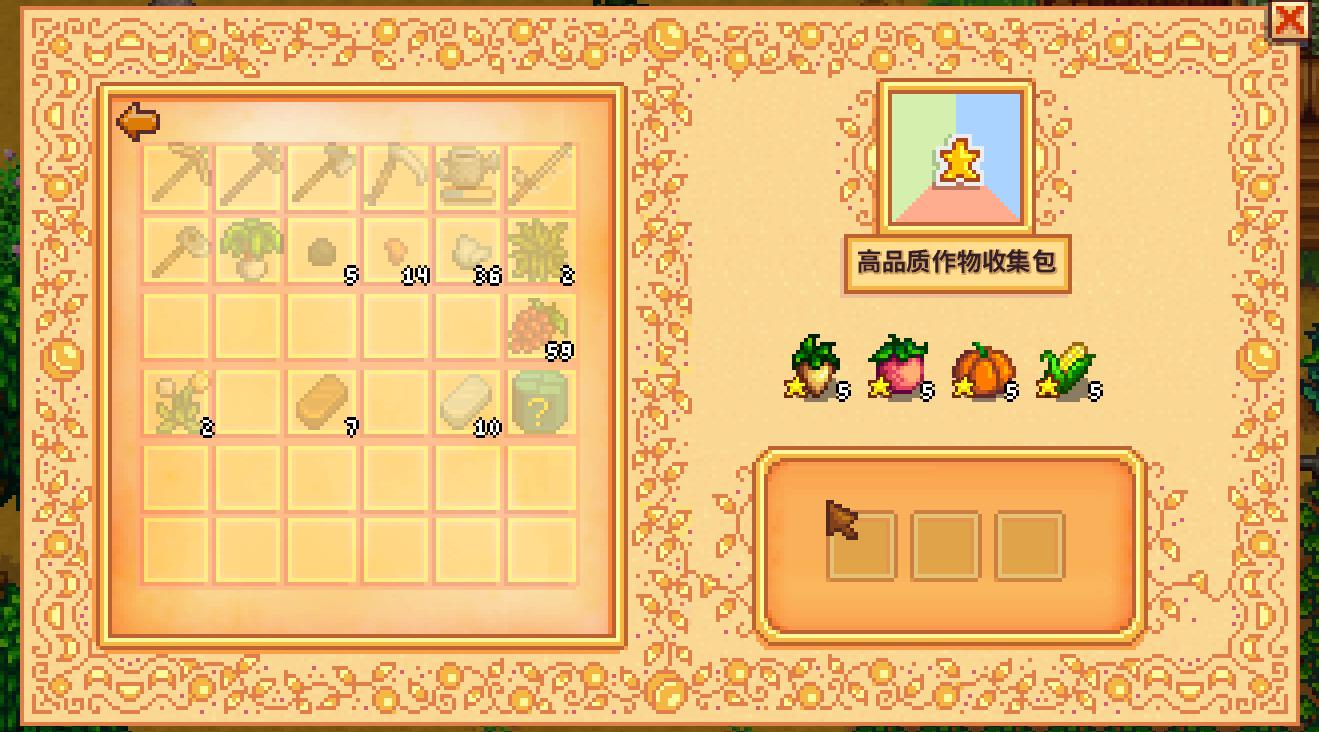Click the 高品质作物收集包 name label
Image resolution: width=1319 pixels, height=732 pixels.
(x=959, y=264)
